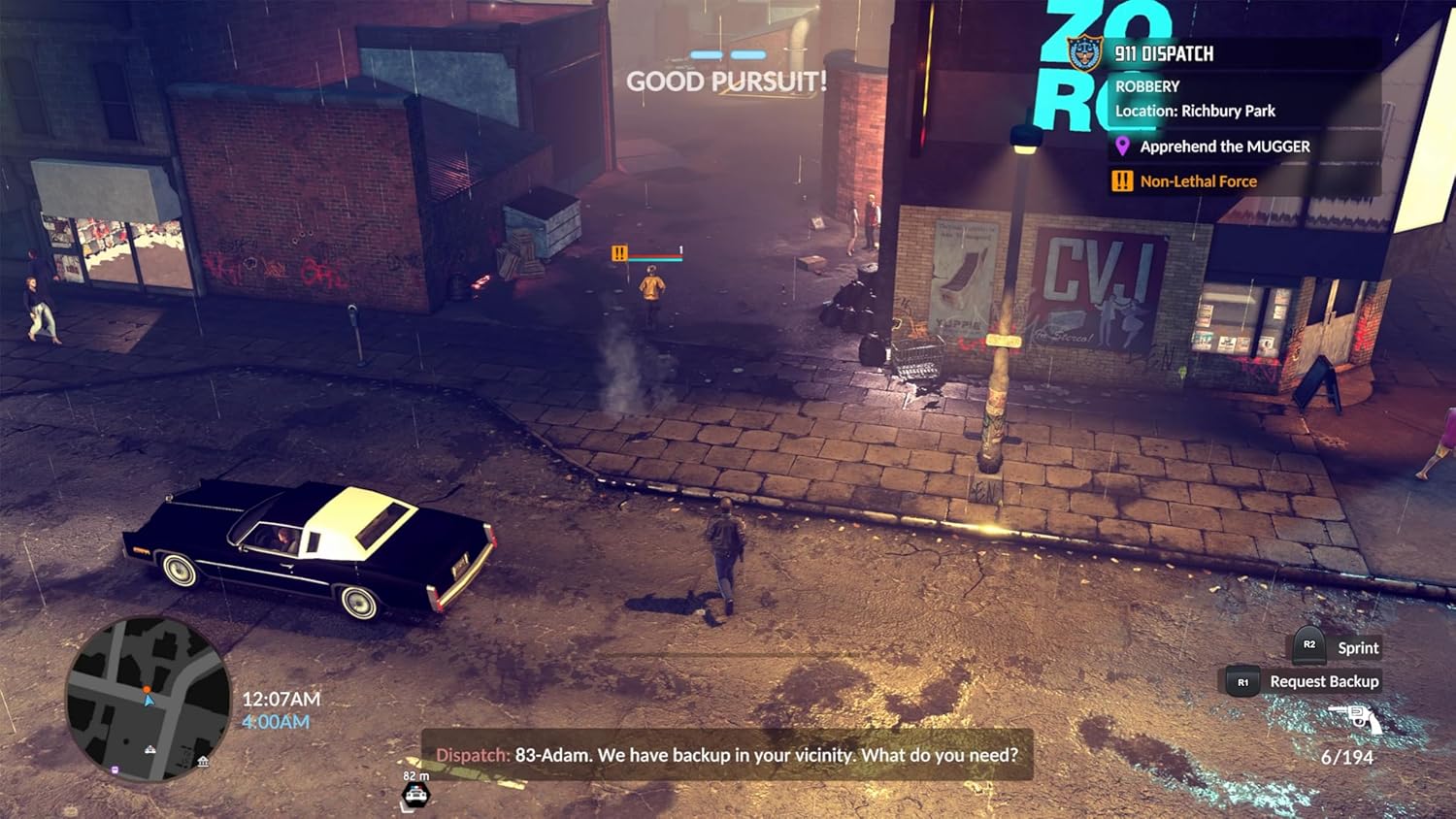Click the purple transit station icon on the minimap

tap(115, 769)
